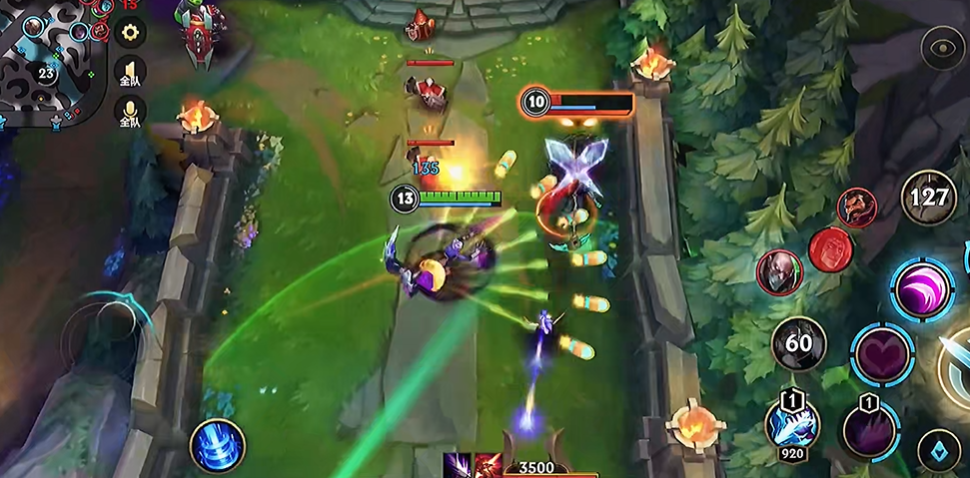Screen dimensions: 970x478
Task: Toggle the eye view button
Action: pos(942,48)
